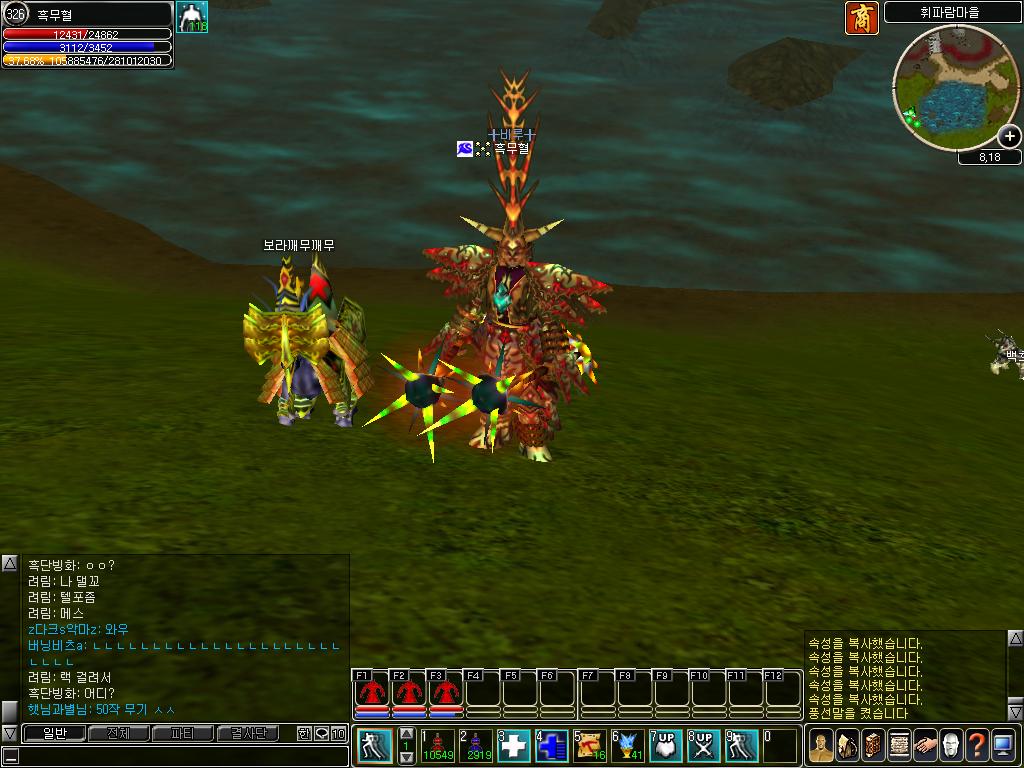The height and width of the screenshot is (768, 1024).
Task: Open the red merchant character icon
Action: coord(861,18)
